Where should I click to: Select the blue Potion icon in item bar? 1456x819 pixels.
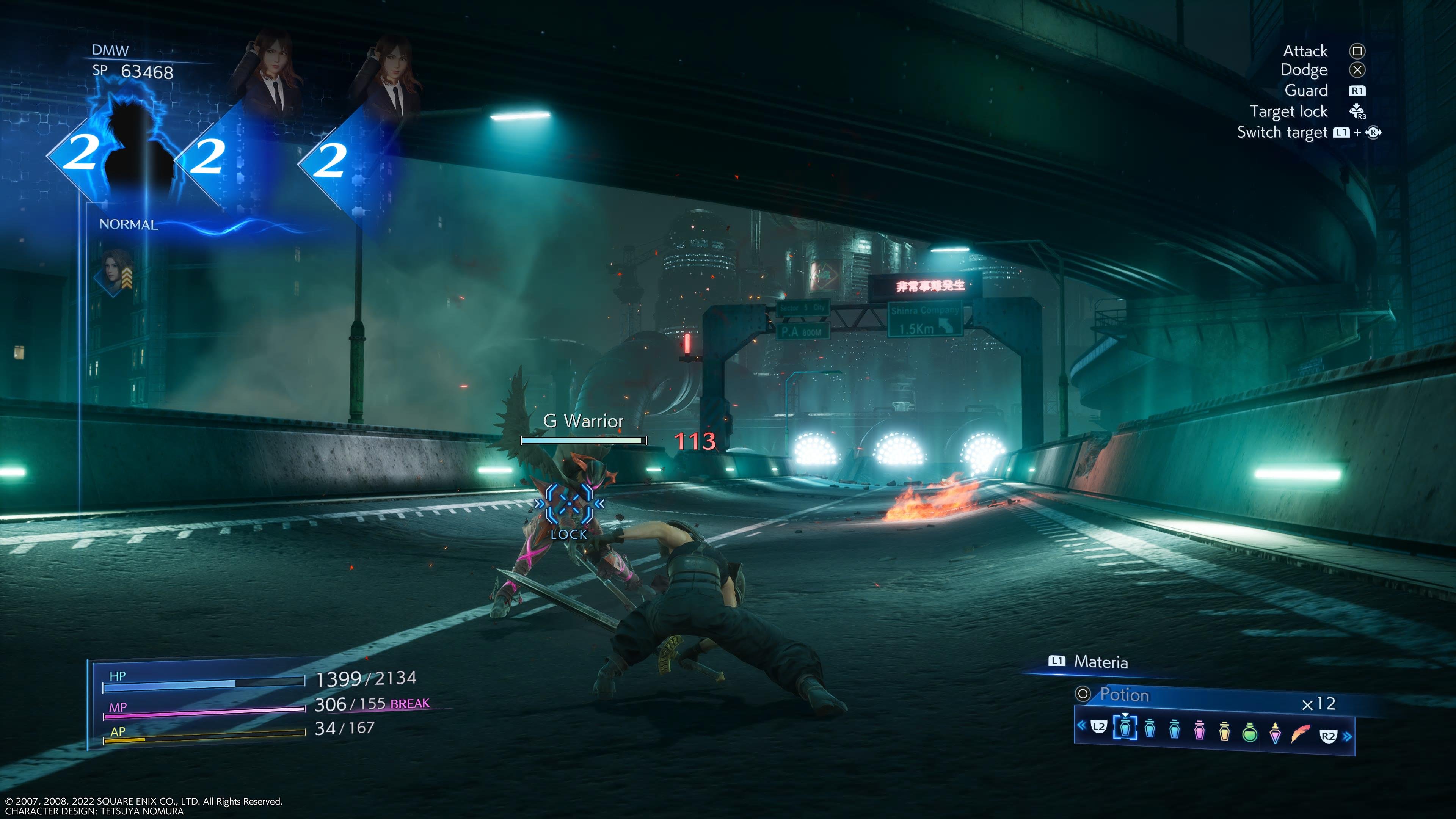pyautogui.click(x=1125, y=731)
